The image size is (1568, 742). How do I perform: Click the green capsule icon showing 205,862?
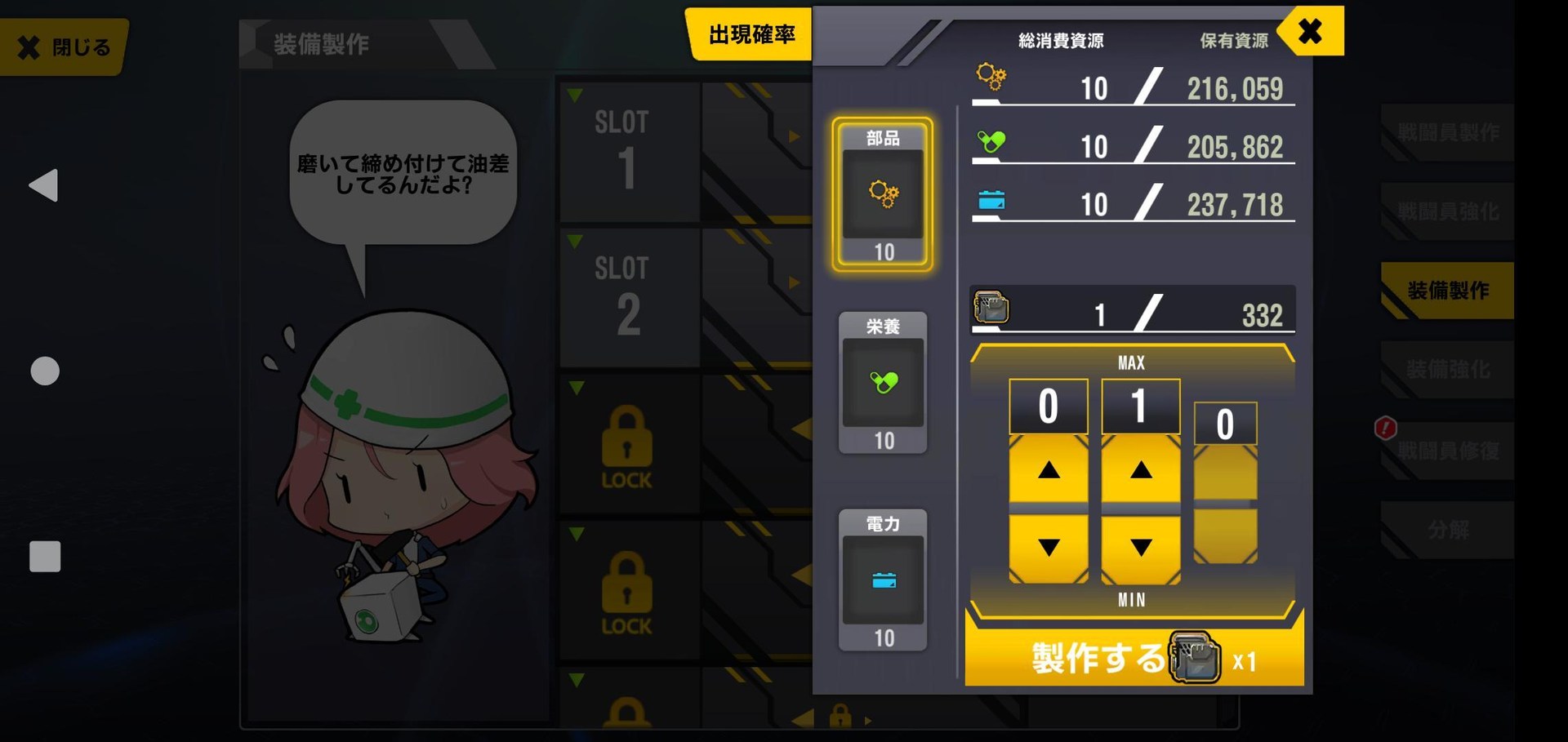pos(991,139)
